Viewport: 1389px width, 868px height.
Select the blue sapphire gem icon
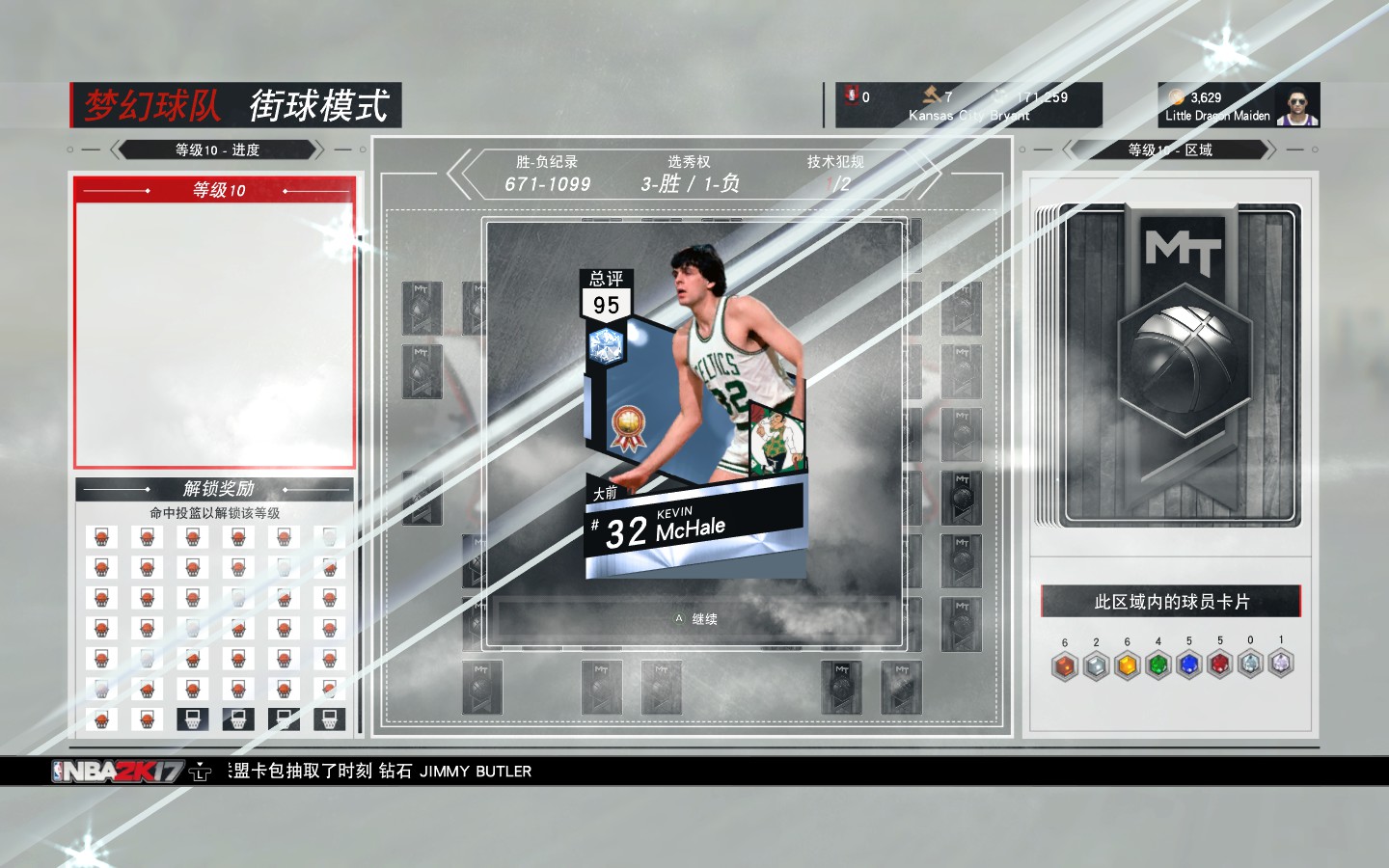1188,664
